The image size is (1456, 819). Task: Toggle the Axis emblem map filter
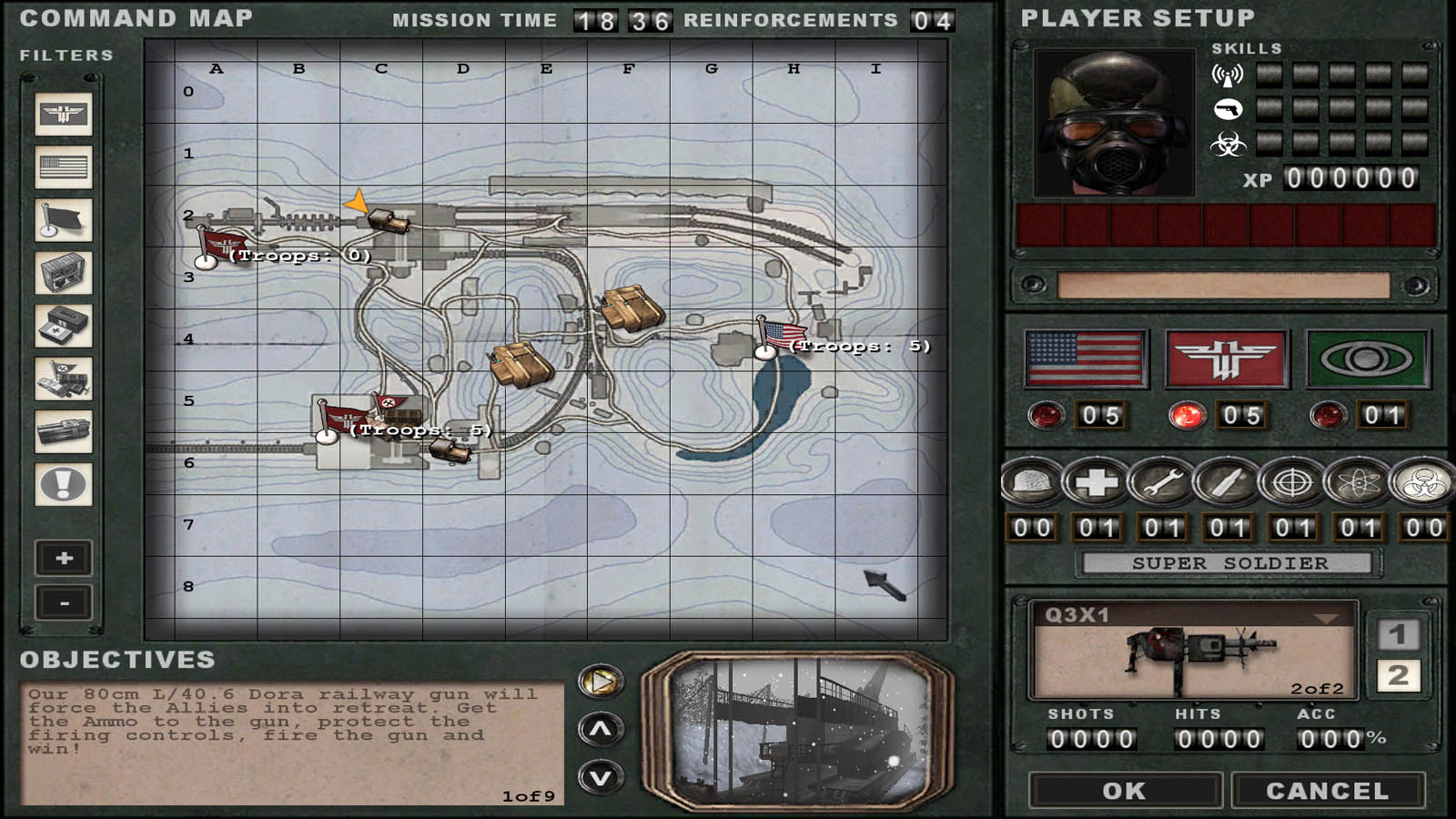[64, 115]
